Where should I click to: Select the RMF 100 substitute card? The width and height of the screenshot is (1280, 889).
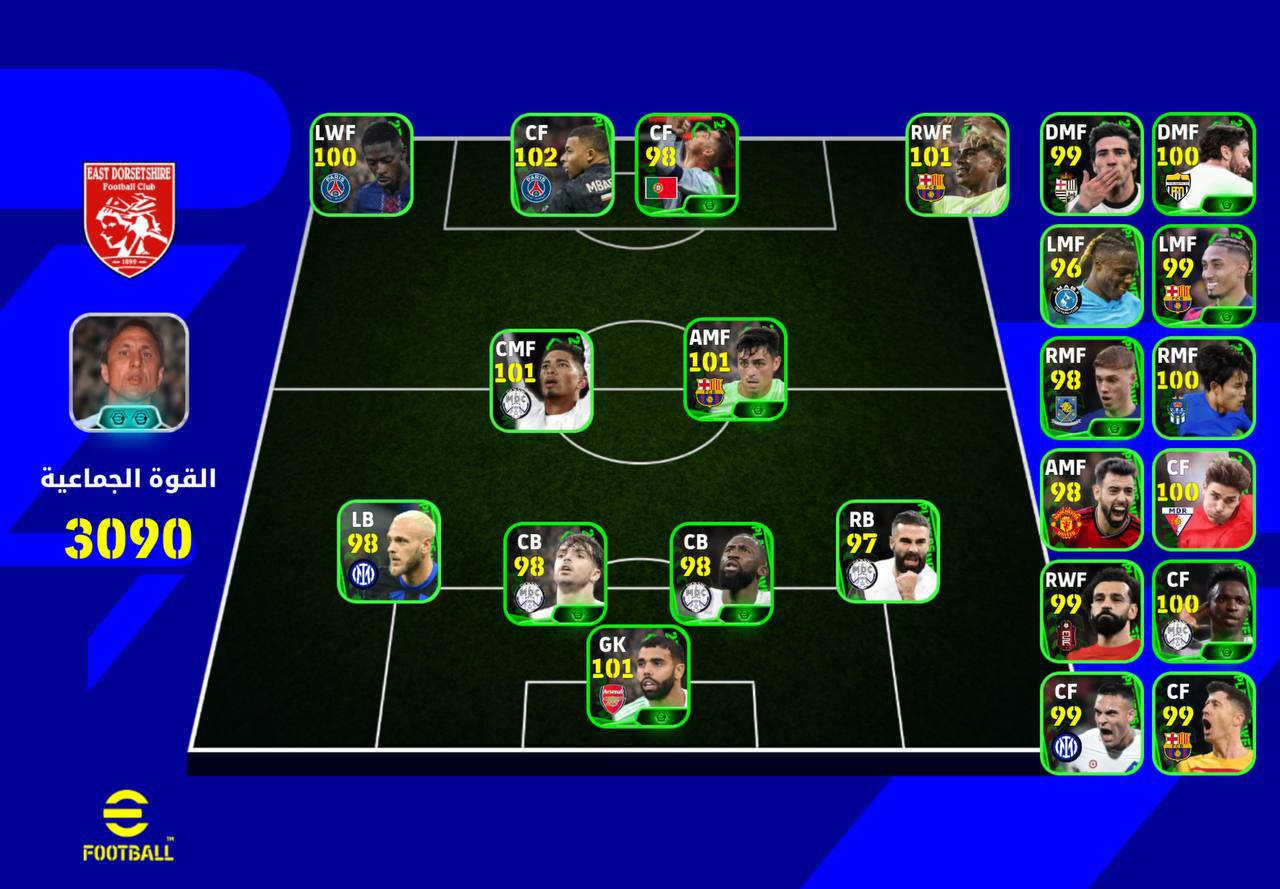(x=1203, y=388)
